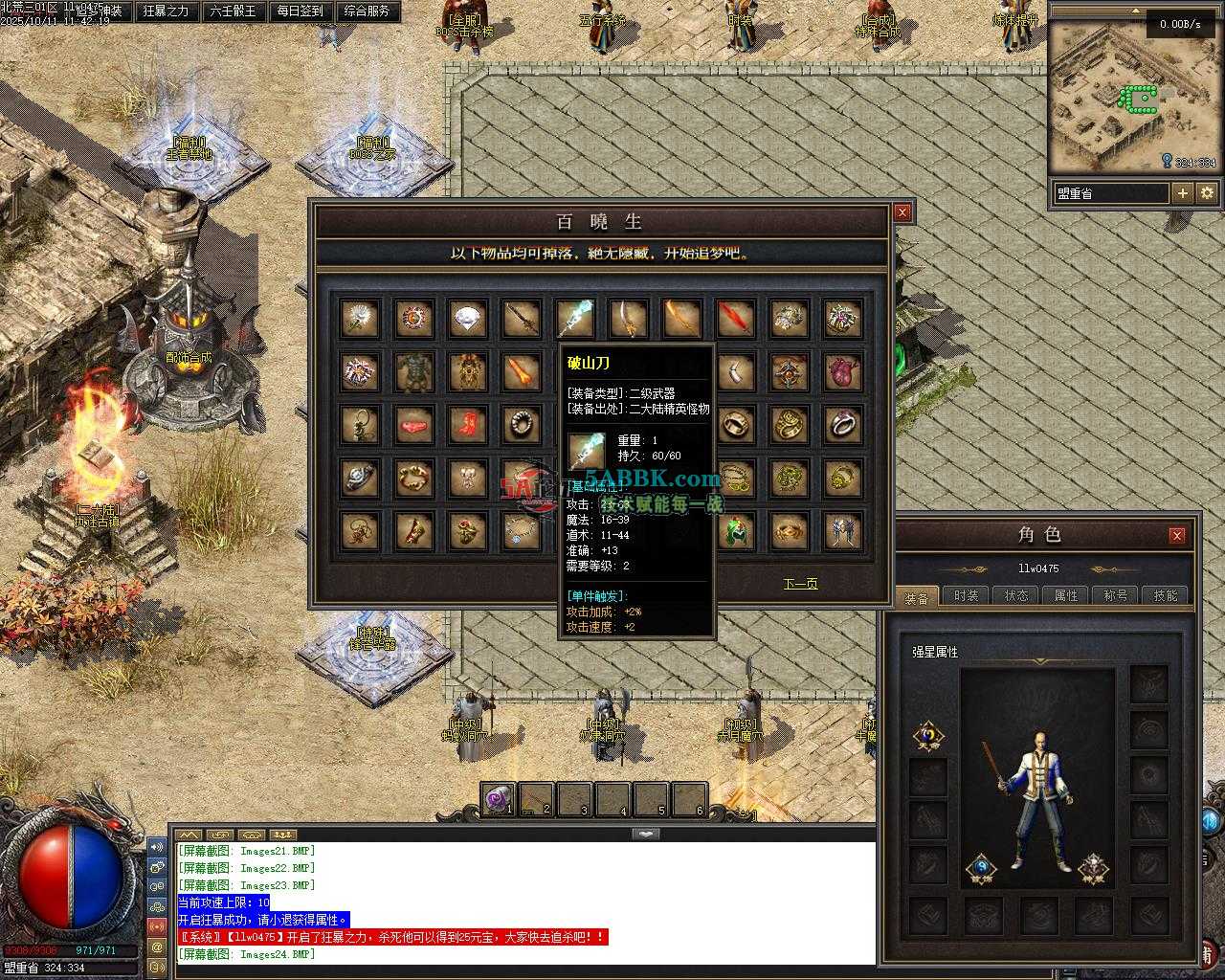
Task: Open the 技能 skills tab
Action: 1166,595
